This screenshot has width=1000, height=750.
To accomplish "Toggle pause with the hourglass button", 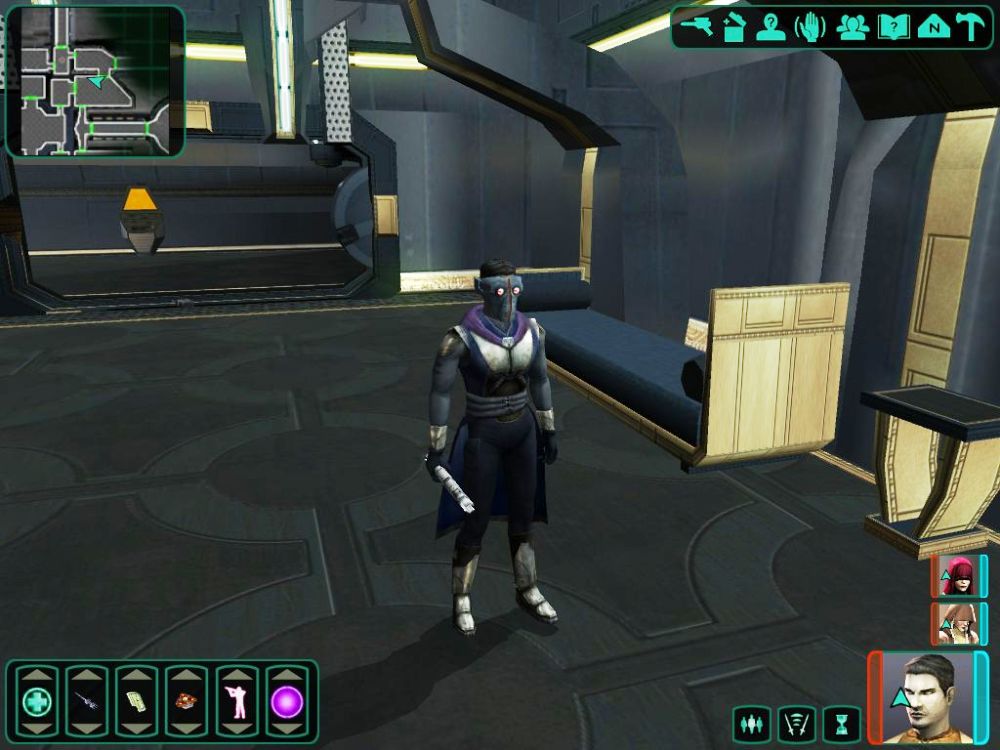I will [841, 723].
